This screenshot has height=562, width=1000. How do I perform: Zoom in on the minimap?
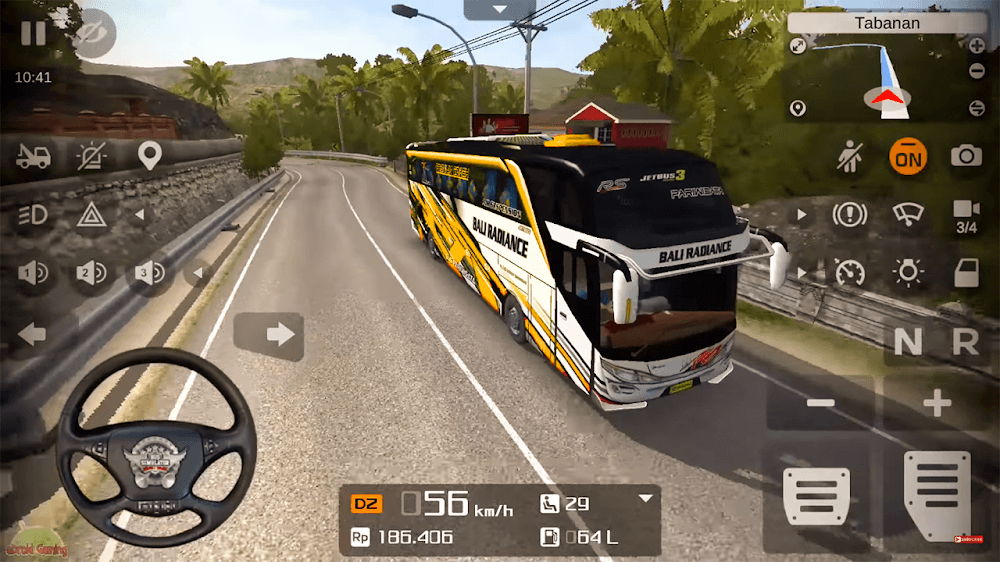[977, 46]
